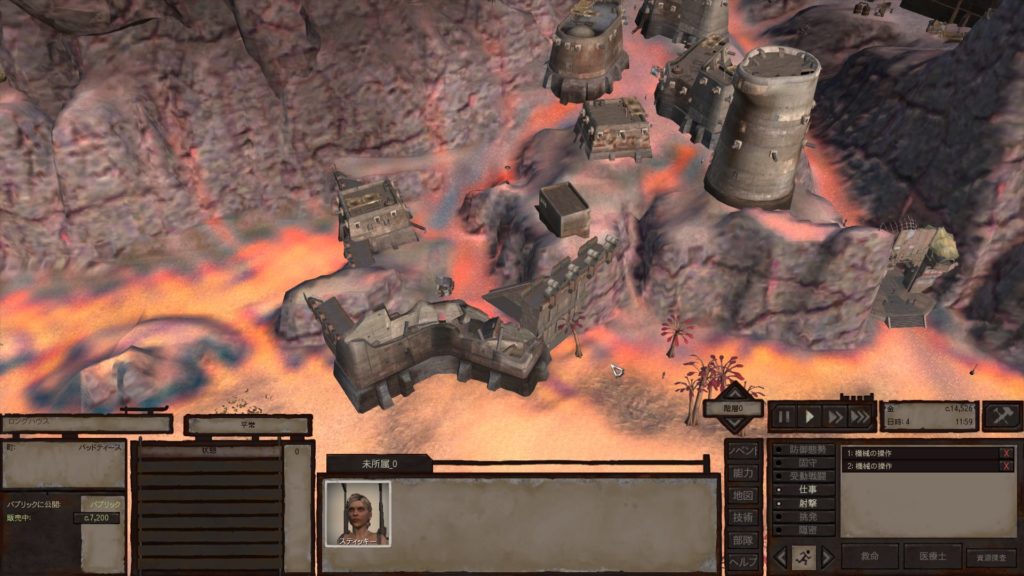Toggle the 仕事 jobs option
This screenshot has width=1024, height=576.
tap(803, 490)
